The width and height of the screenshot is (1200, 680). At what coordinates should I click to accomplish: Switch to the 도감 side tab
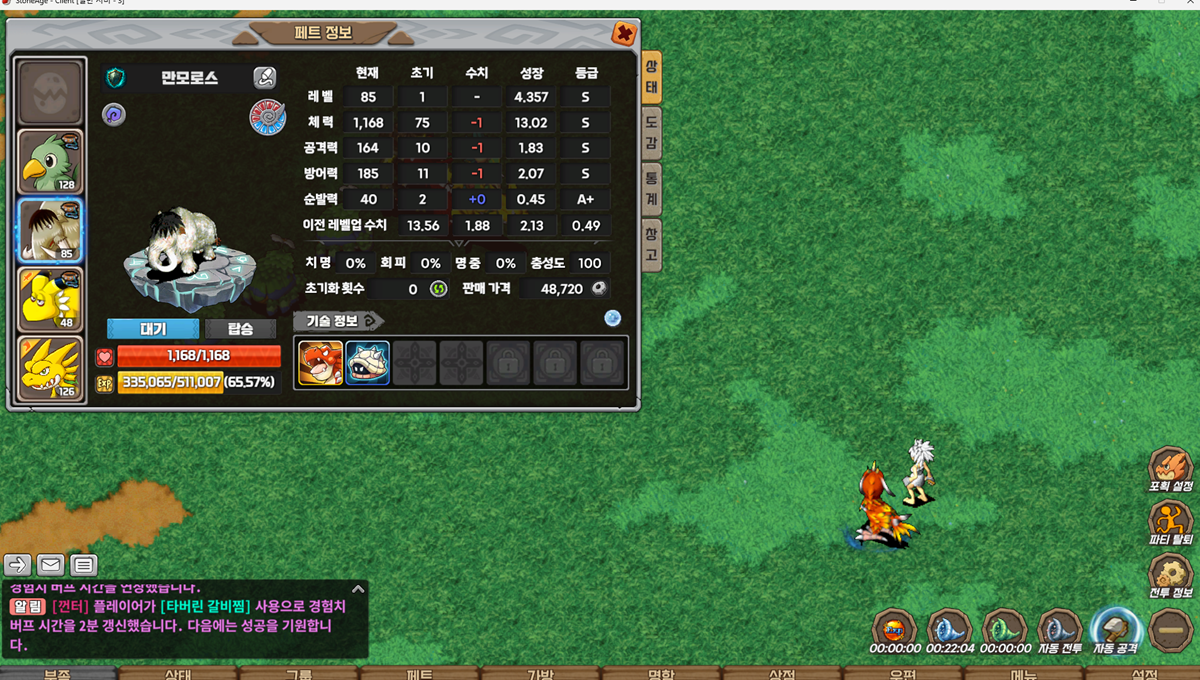[x=651, y=134]
